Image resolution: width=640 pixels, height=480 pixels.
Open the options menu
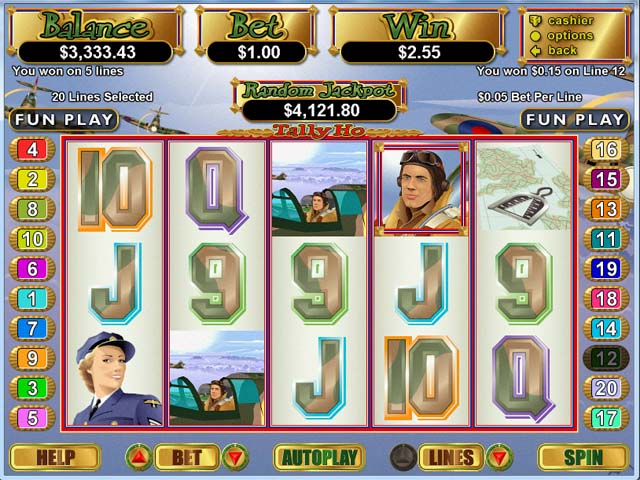click(570, 36)
